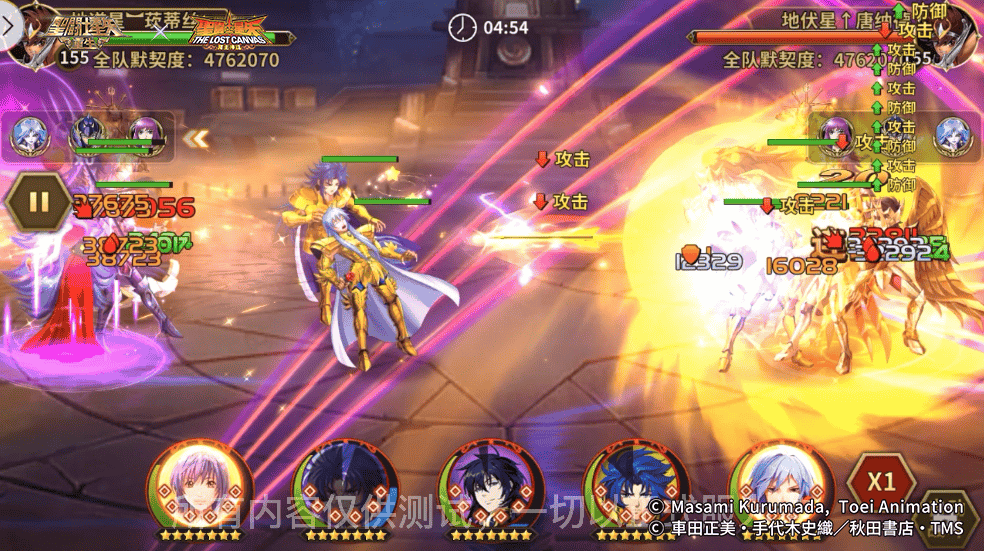The height and width of the screenshot is (551, 984).
Task: Collapse the team panel with the double-arrow
Action: coord(196,138)
